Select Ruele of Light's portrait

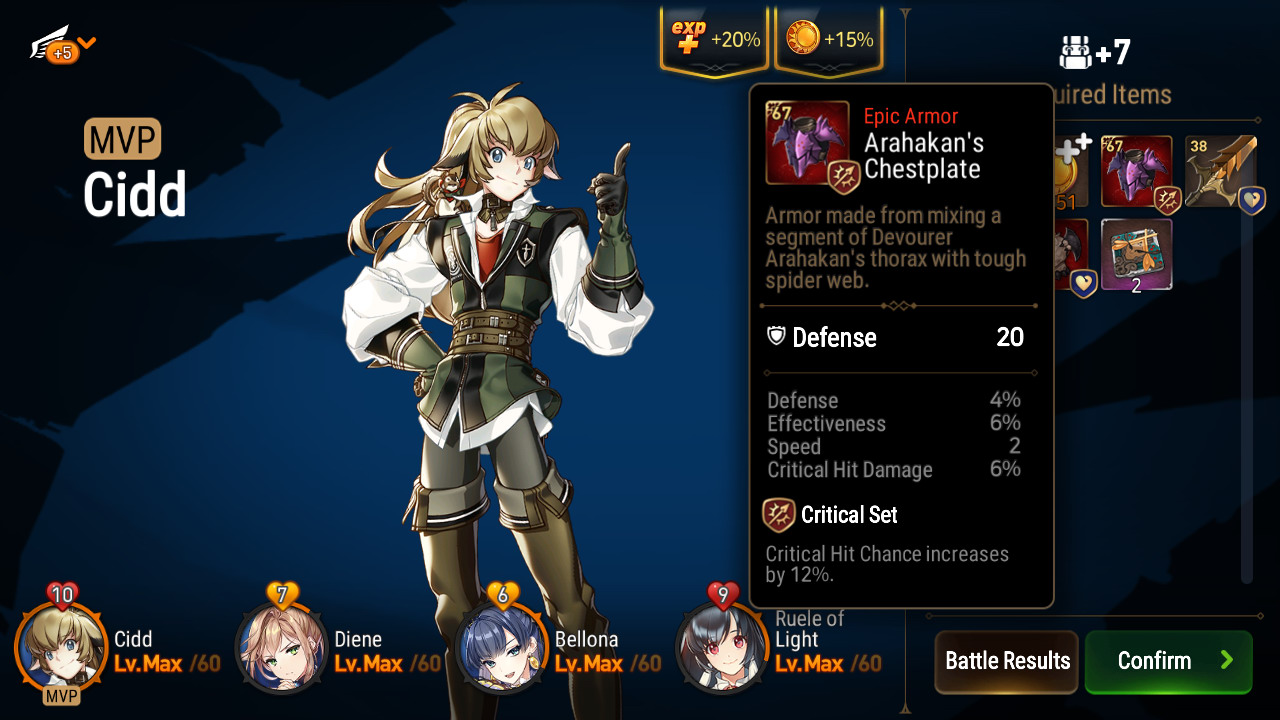tap(722, 650)
